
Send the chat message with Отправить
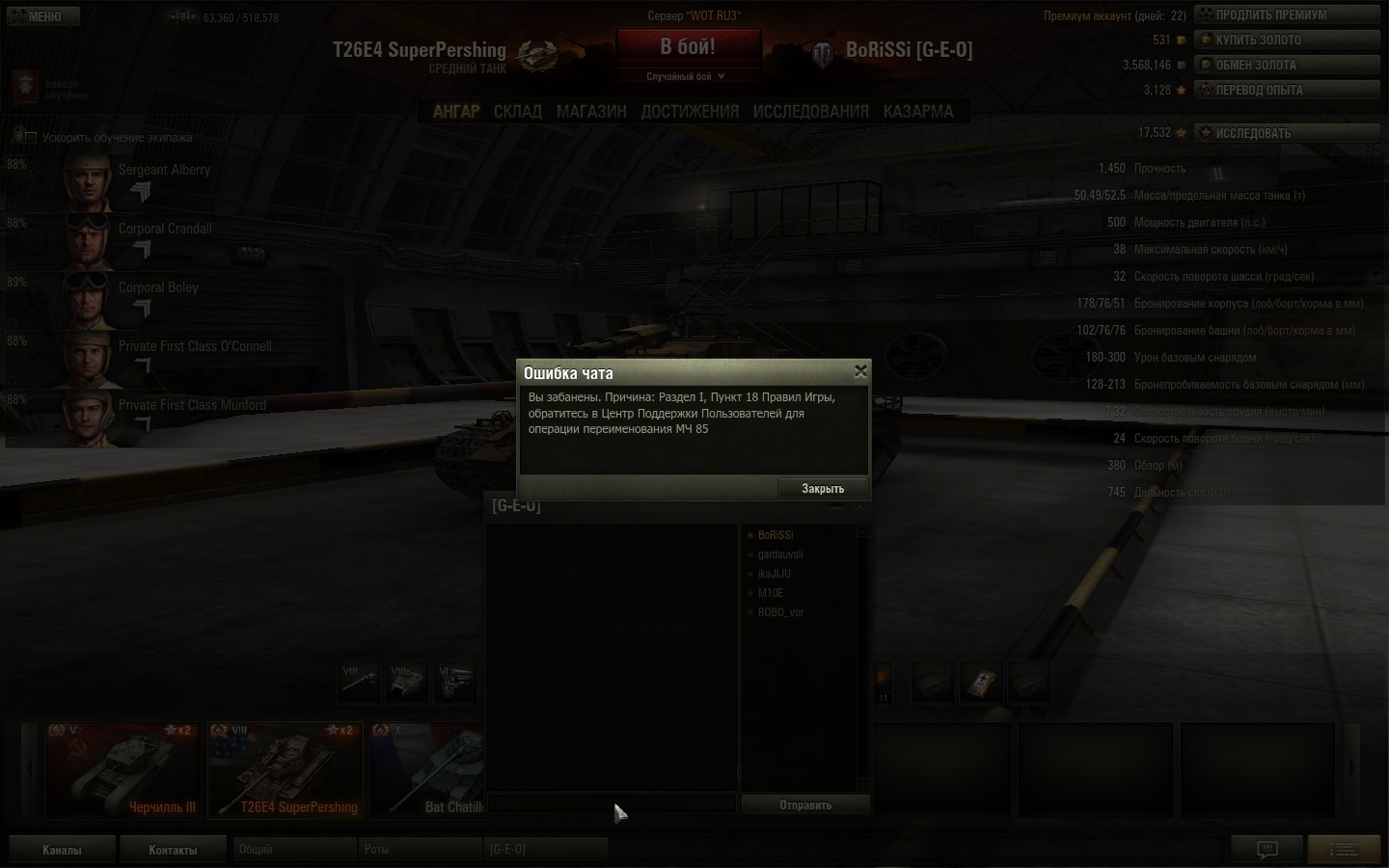click(x=805, y=804)
